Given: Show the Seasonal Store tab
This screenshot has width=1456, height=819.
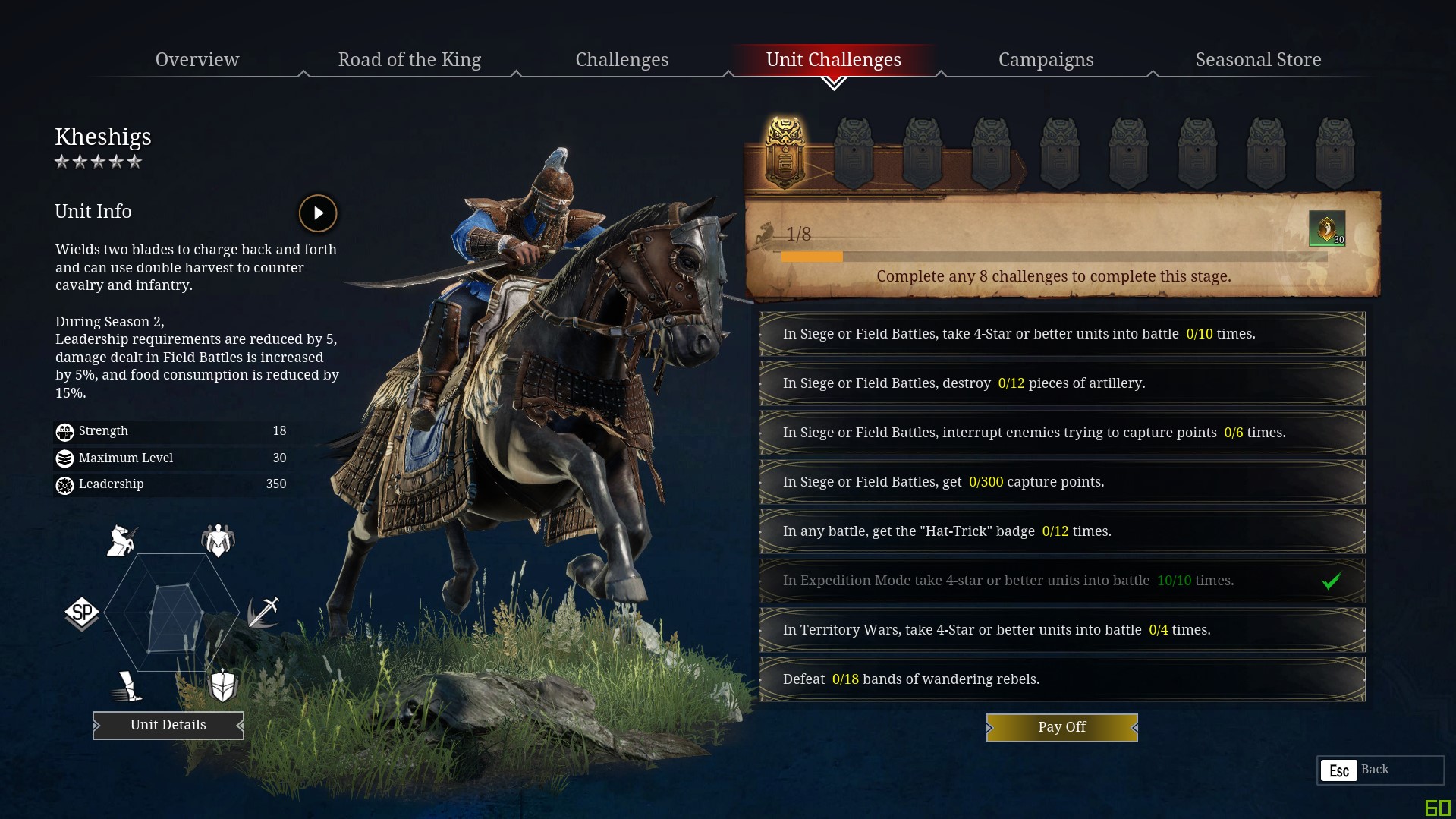Looking at the screenshot, I should (x=1258, y=59).
